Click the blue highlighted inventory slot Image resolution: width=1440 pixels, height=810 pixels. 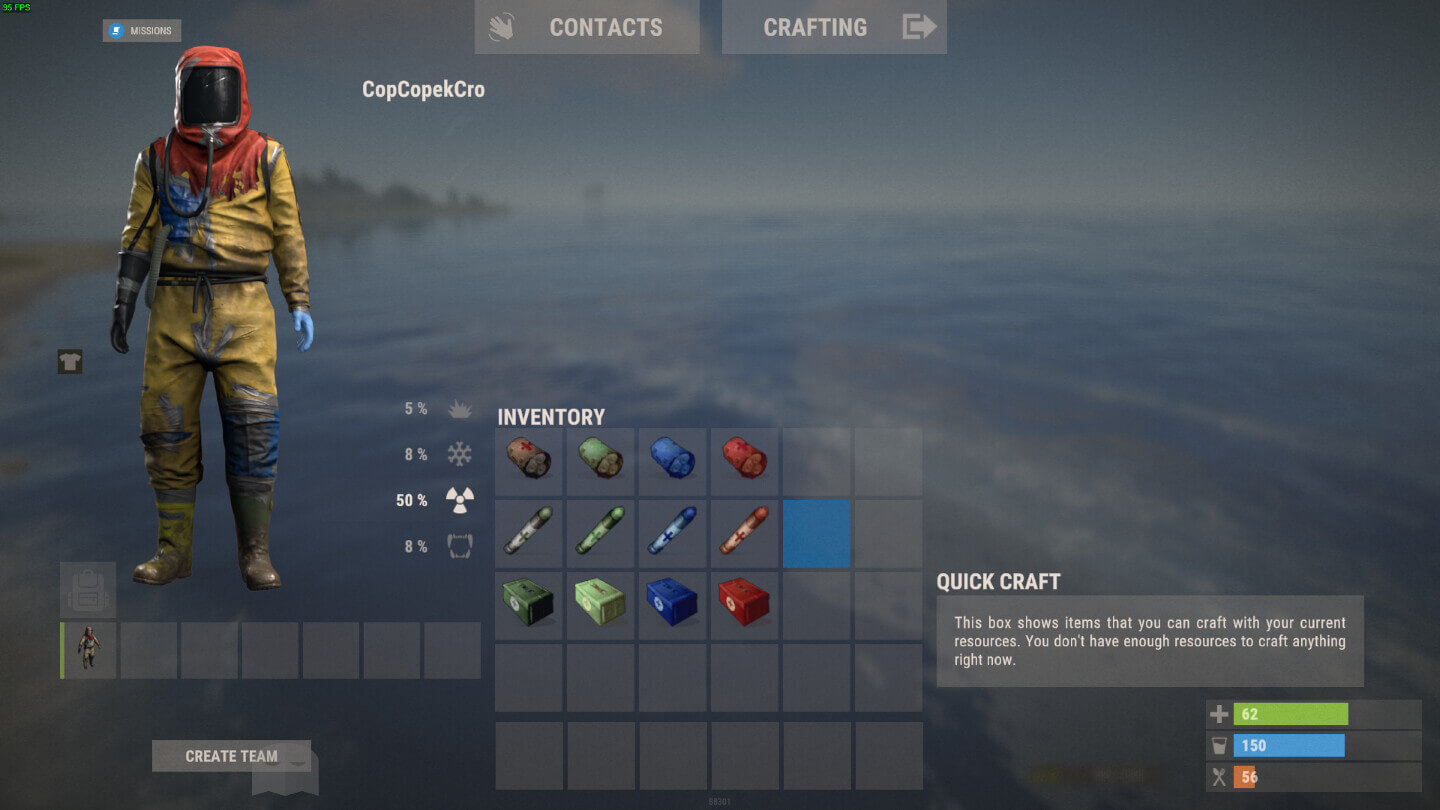coord(816,533)
